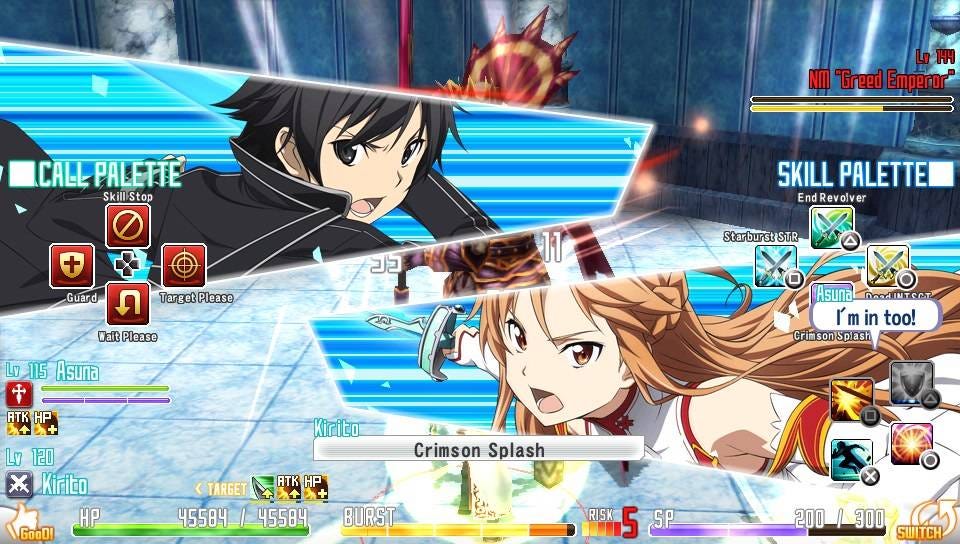The width and height of the screenshot is (960, 544).
Task: Click Kirito's crossed-swords portrait icon
Action: point(19,485)
